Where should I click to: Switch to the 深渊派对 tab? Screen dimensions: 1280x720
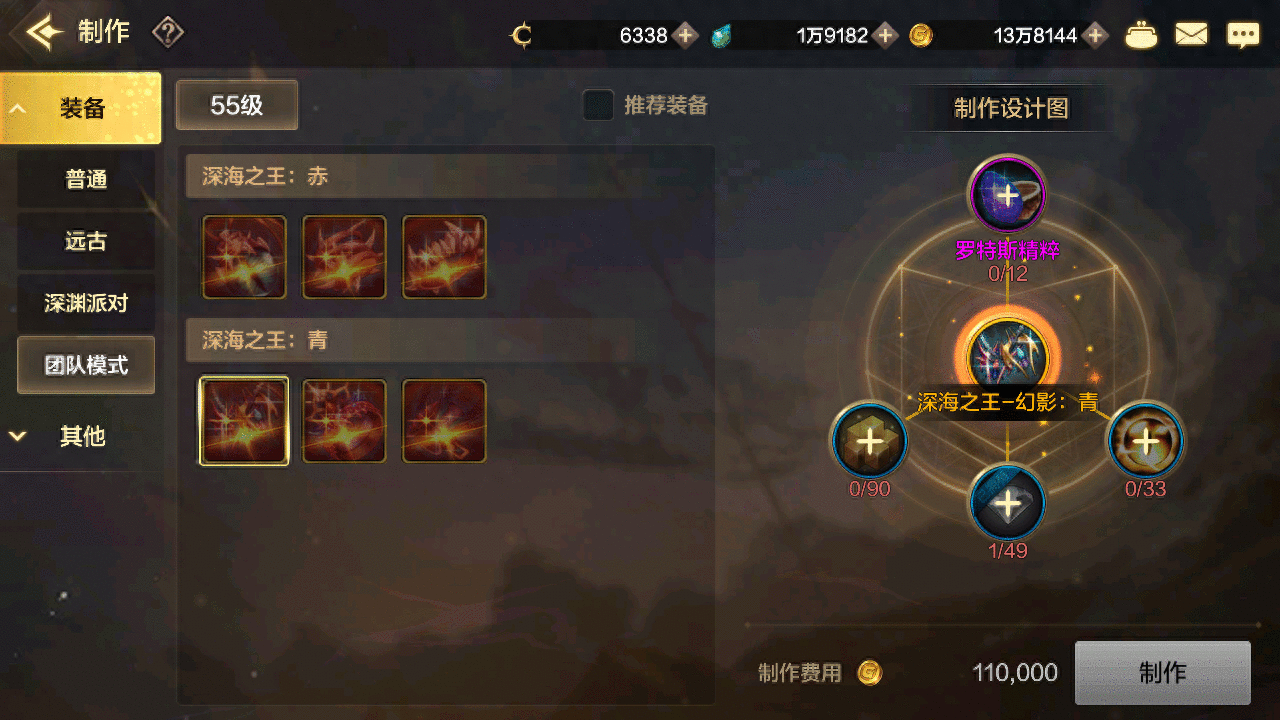tap(85, 302)
